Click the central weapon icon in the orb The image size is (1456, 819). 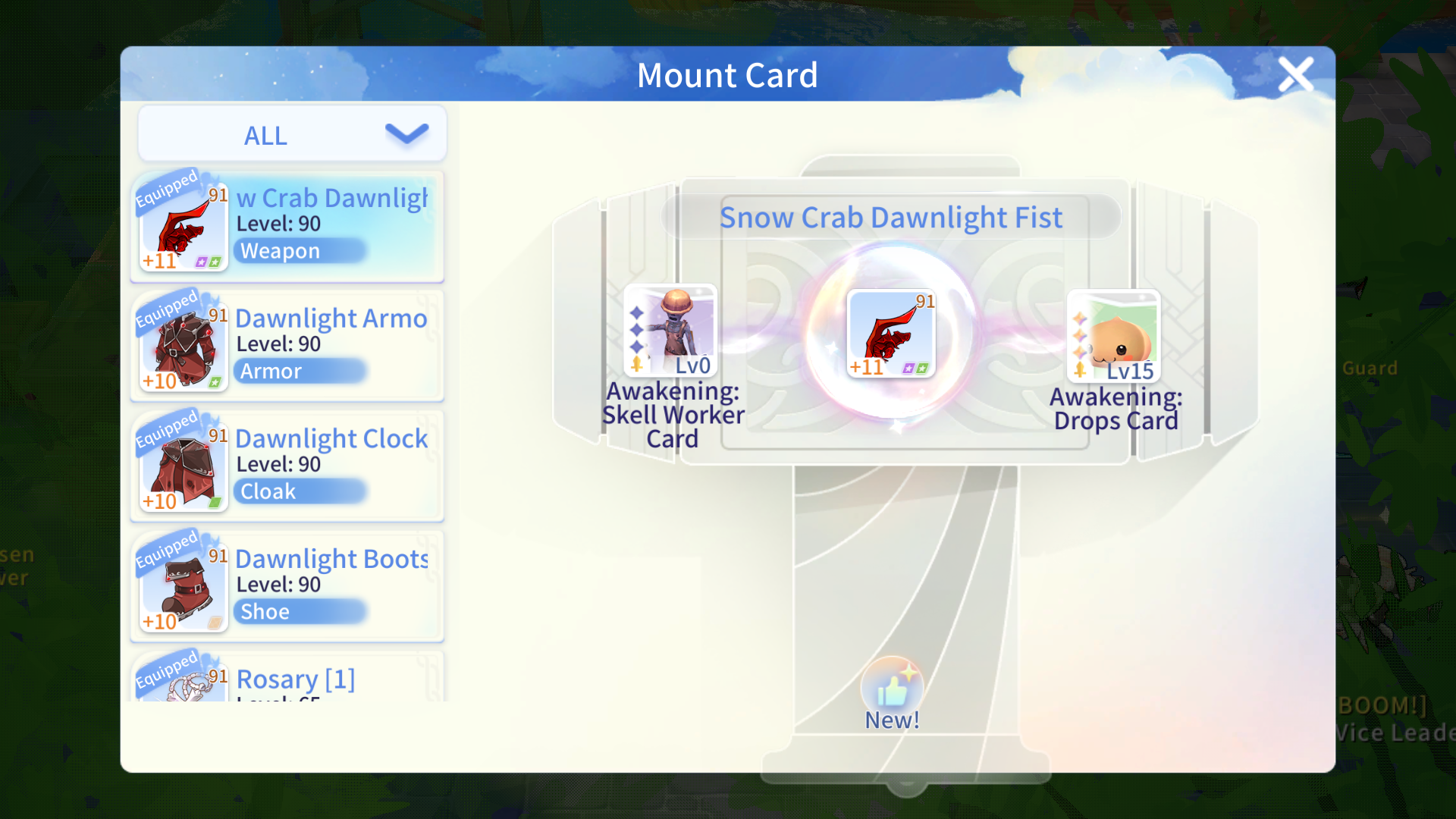pyautogui.click(x=891, y=334)
